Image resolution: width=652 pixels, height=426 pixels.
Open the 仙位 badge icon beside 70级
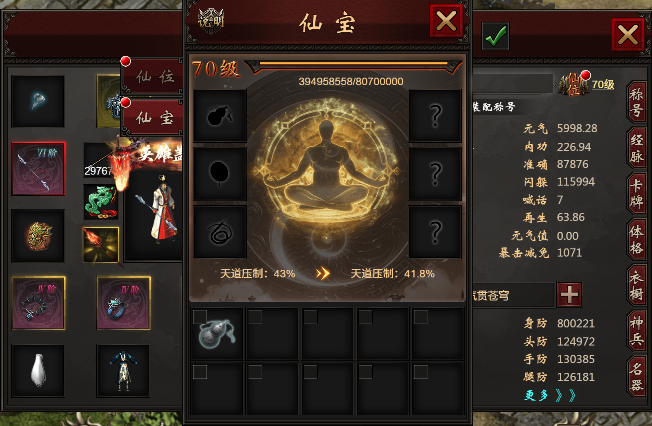pyautogui.click(x=573, y=84)
